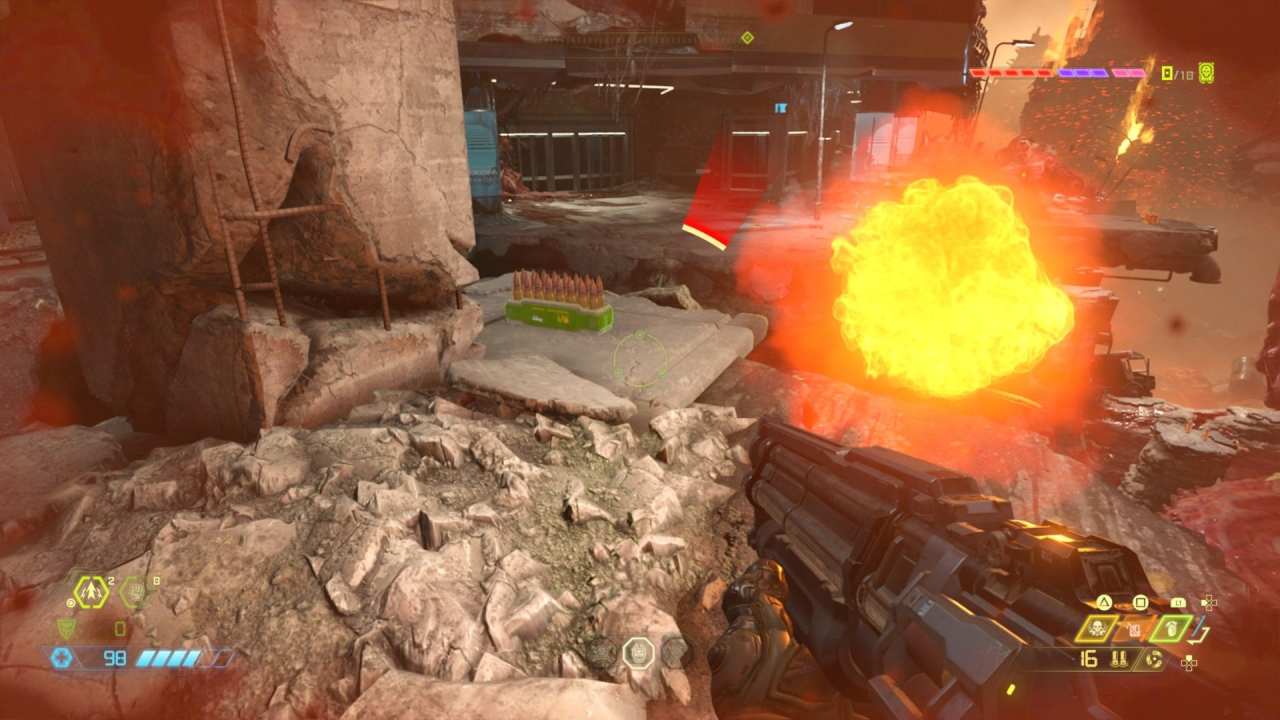1280x720 pixels.
Task: Click the double-bullet ammo type icon
Action: (x=1119, y=659)
